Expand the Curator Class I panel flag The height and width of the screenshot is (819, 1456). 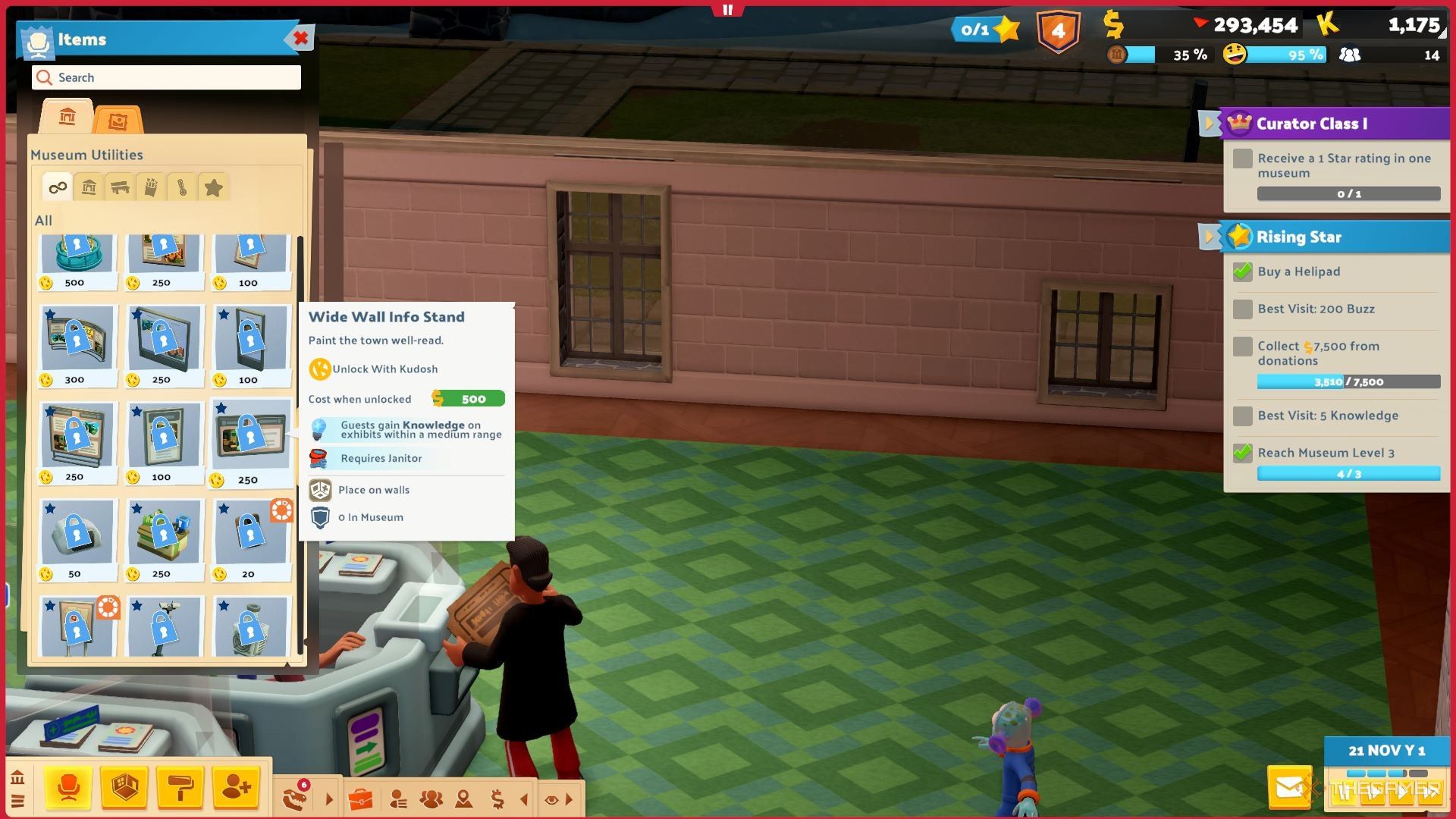pos(1207,124)
